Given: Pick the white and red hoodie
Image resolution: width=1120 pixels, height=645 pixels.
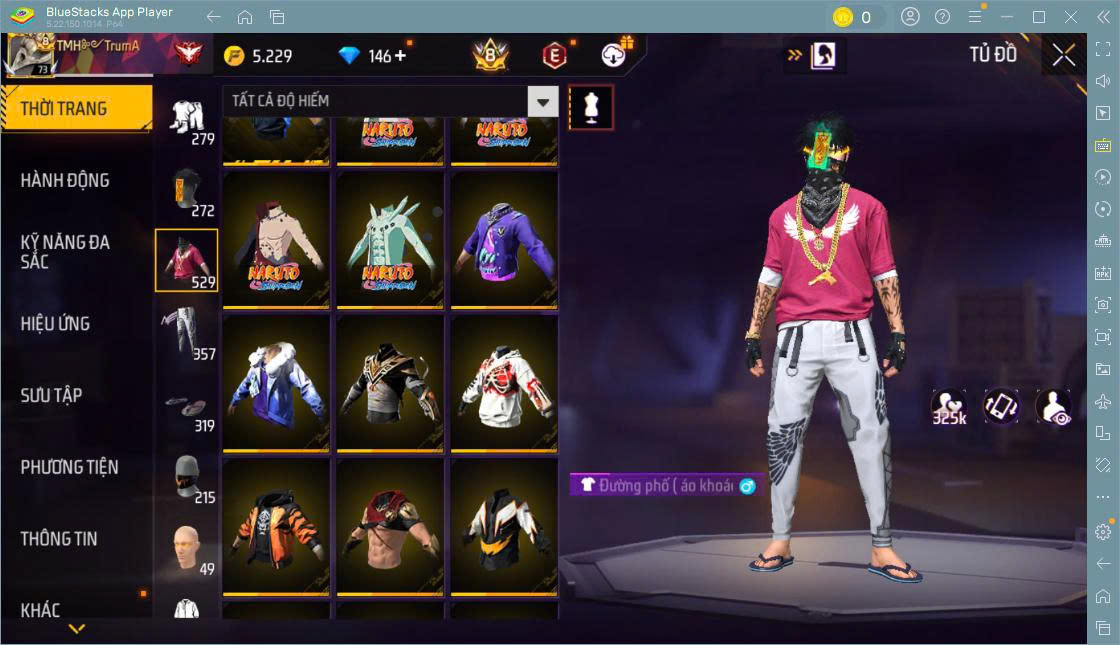Looking at the screenshot, I should pos(503,383).
